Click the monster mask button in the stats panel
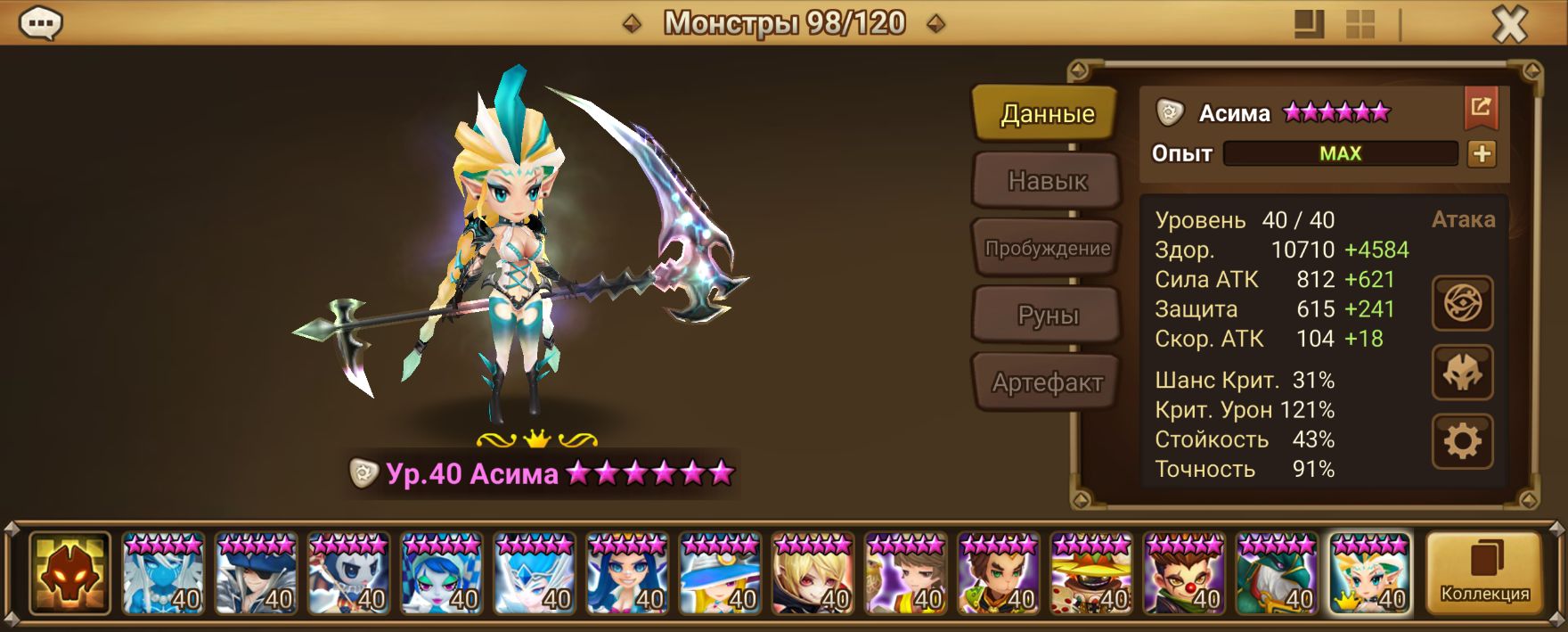1568x632 pixels. point(1462,373)
